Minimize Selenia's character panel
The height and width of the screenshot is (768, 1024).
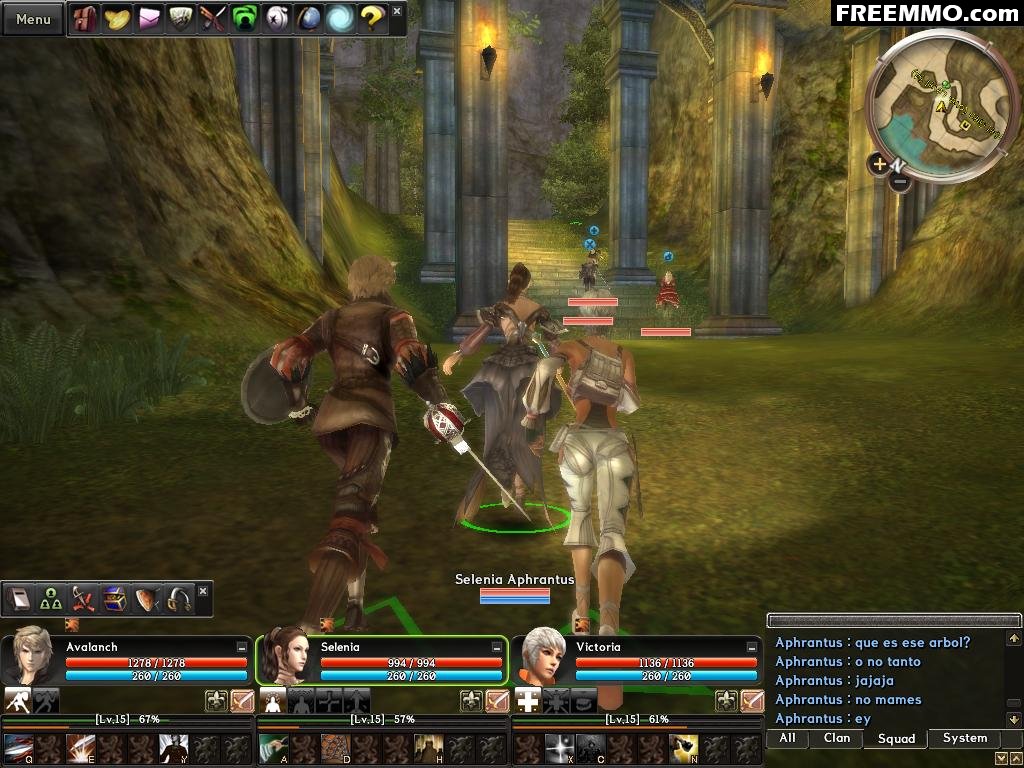pos(497,648)
